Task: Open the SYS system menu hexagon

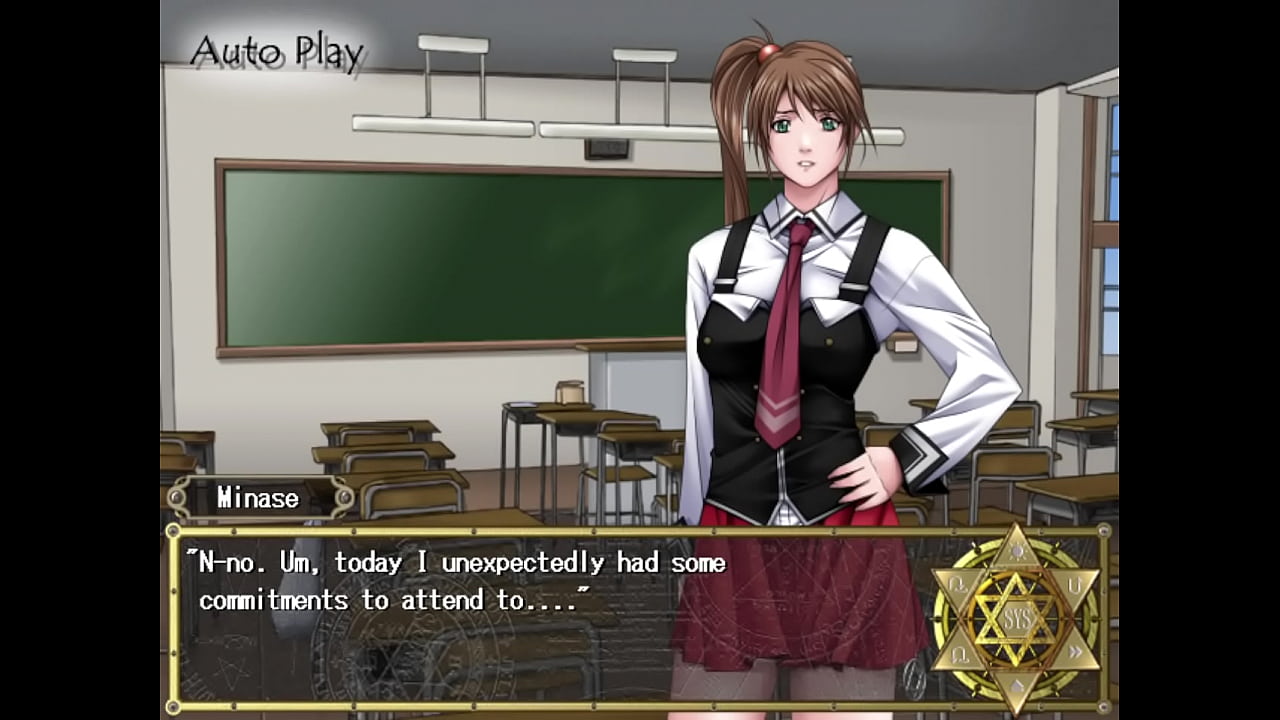Action: [x=1017, y=617]
